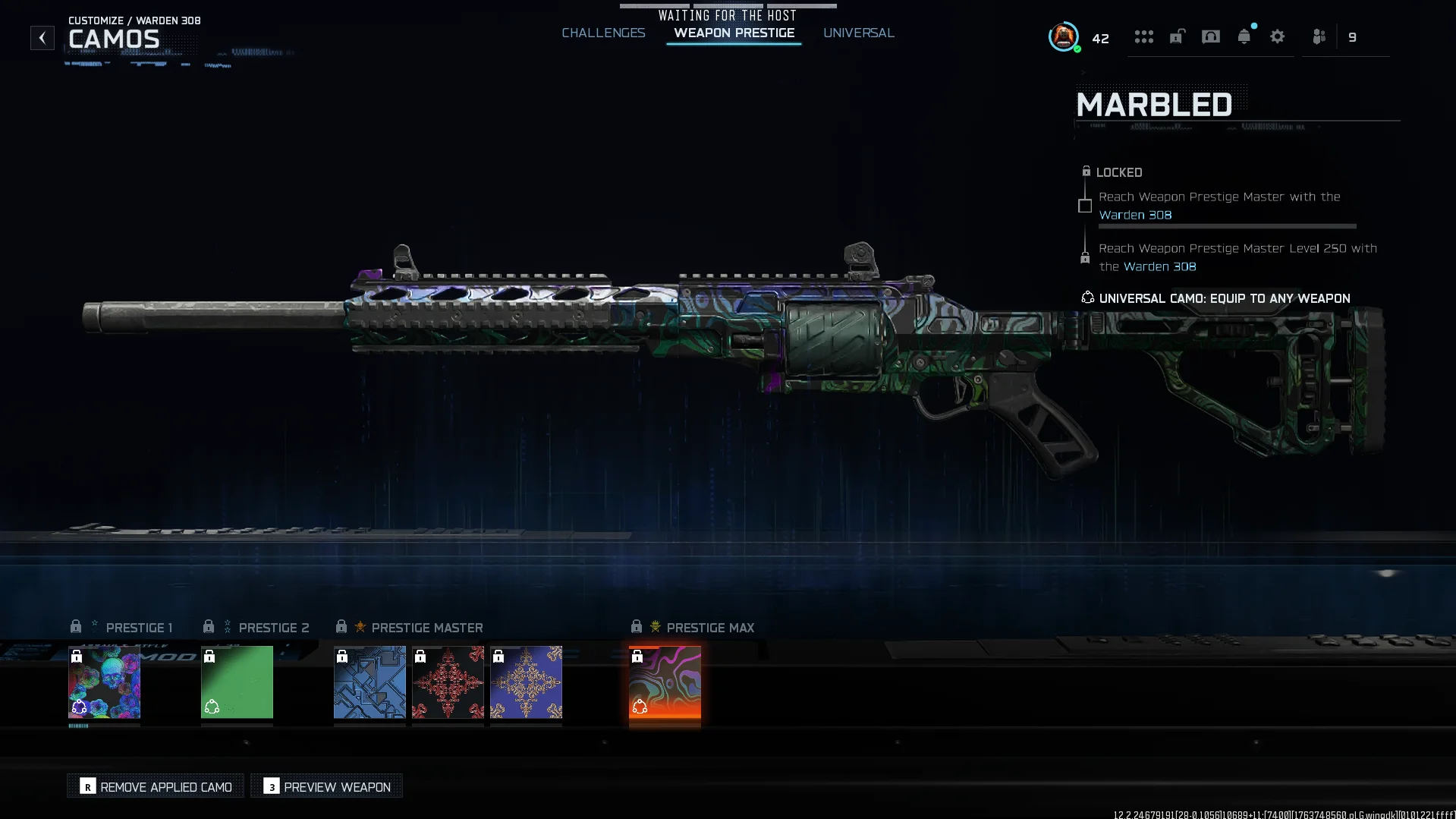Select the Weapon Prestige tab
Viewport: 1456px width, 819px height.
tap(734, 33)
